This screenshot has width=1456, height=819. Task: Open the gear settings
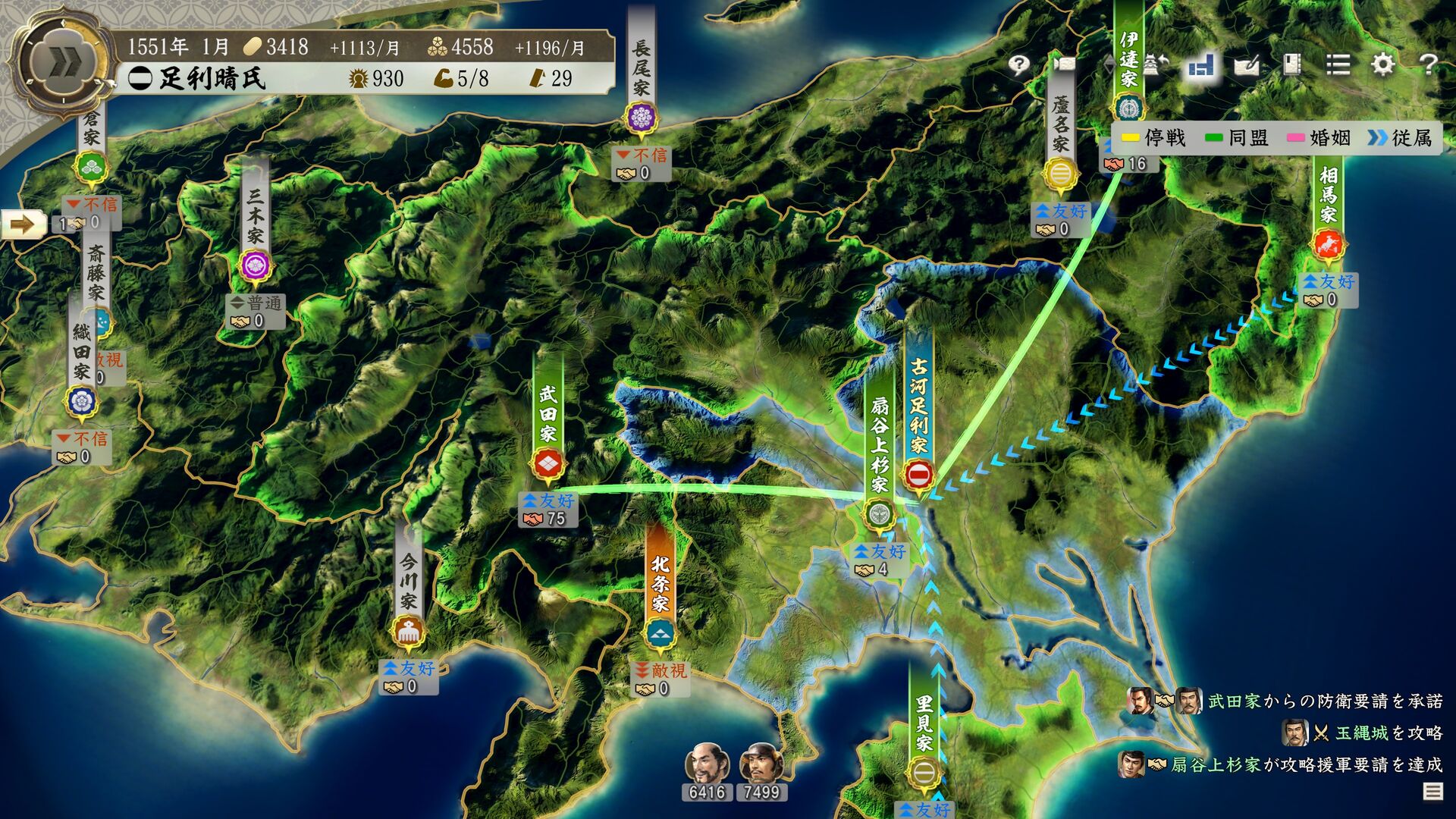pyautogui.click(x=1383, y=65)
